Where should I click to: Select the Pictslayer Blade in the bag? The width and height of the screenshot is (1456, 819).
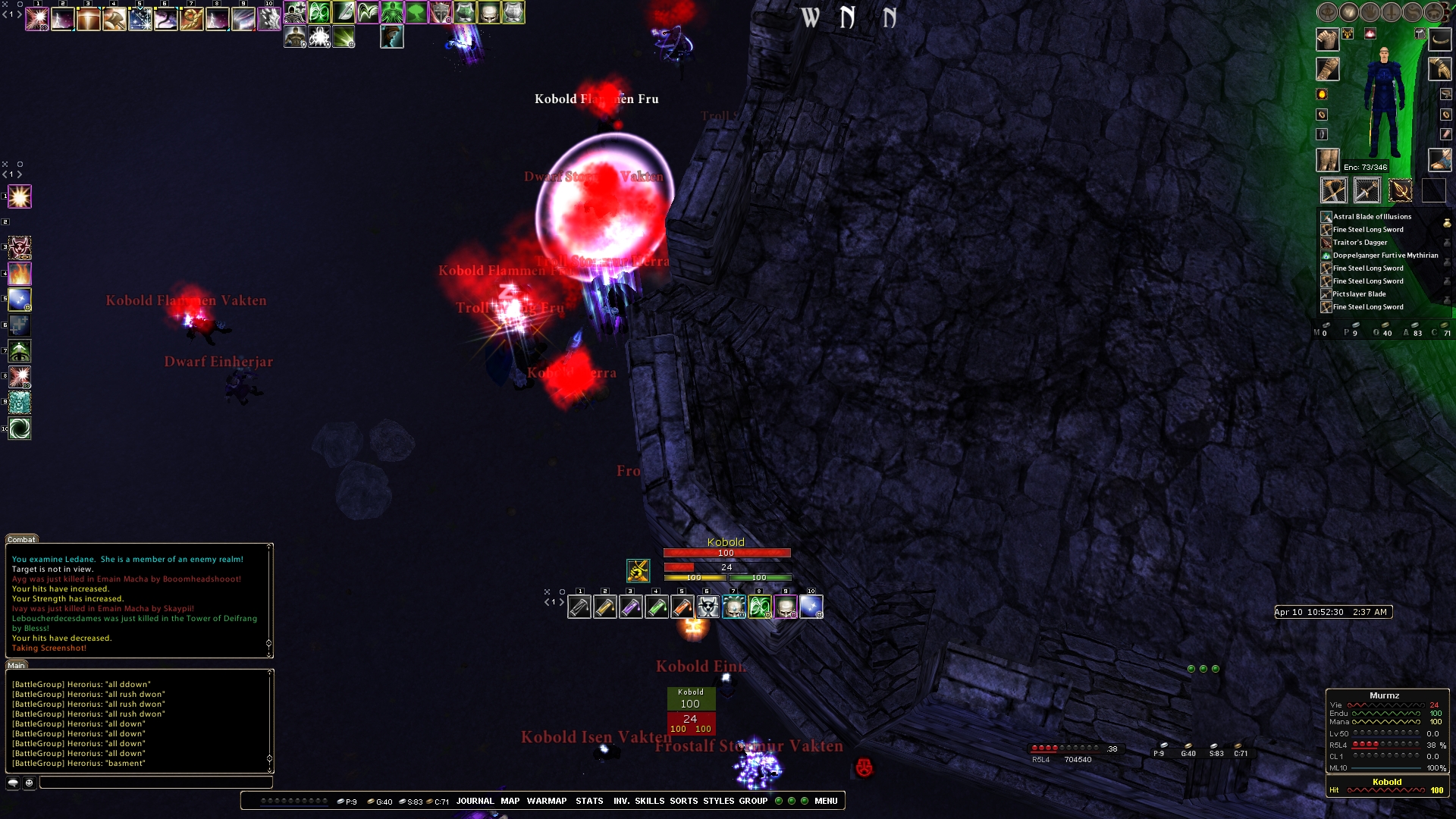1359,294
